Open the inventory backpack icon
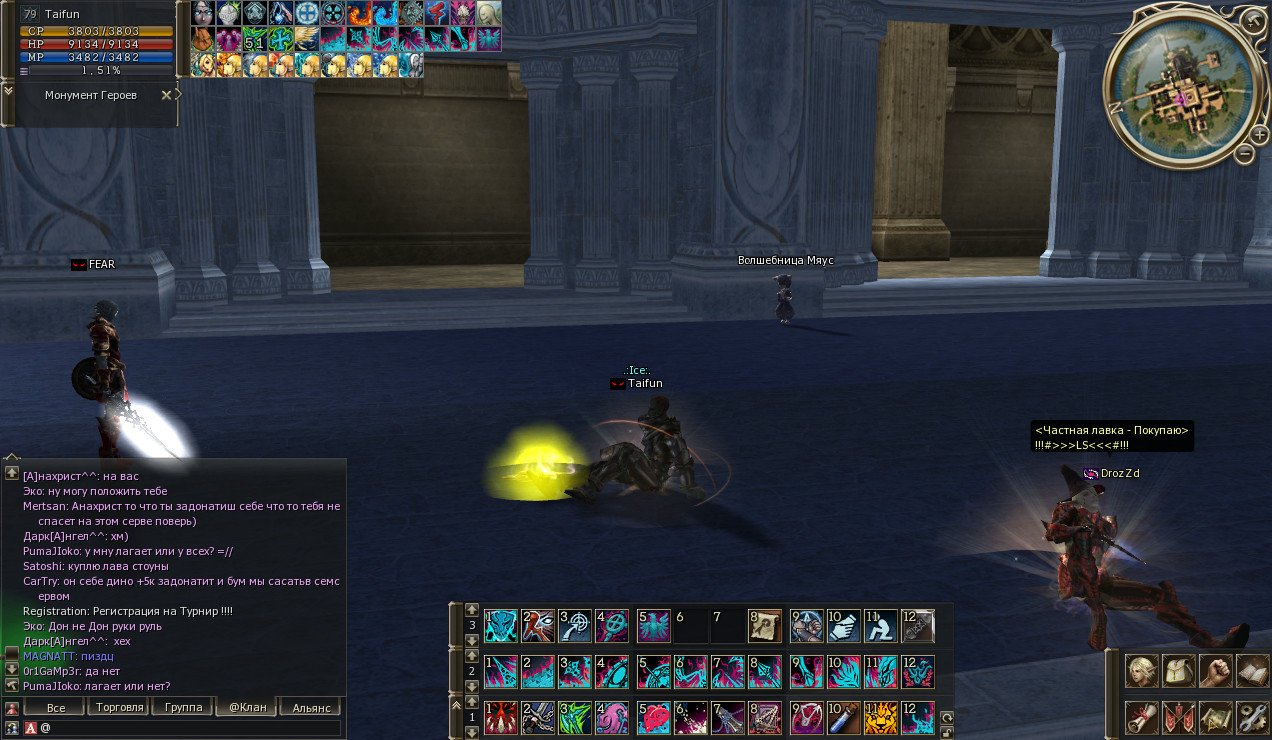This screenshot has height=740, width=1272. pos(1179,671)
